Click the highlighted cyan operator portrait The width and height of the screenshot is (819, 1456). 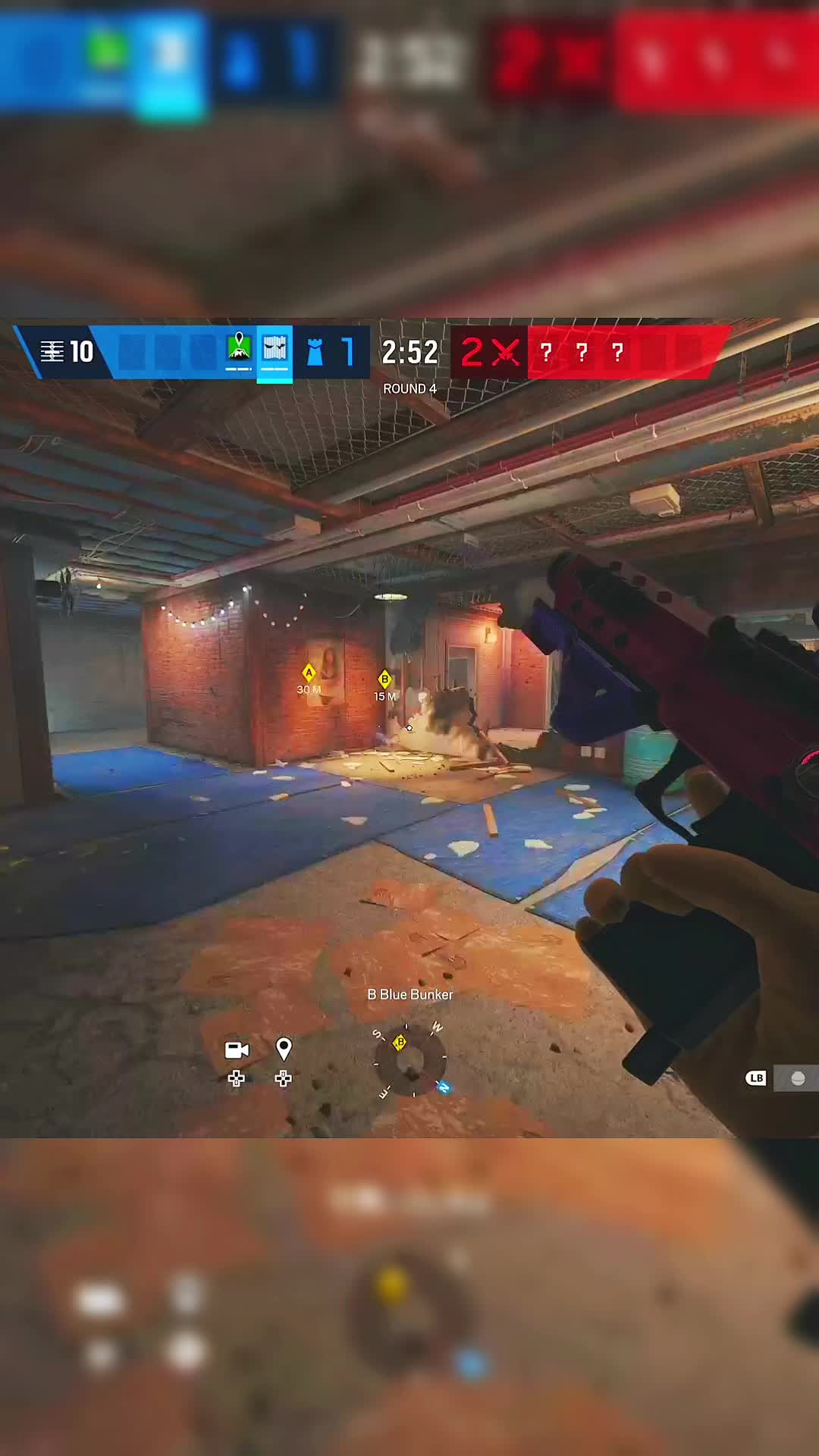click(x=275, y=350)
